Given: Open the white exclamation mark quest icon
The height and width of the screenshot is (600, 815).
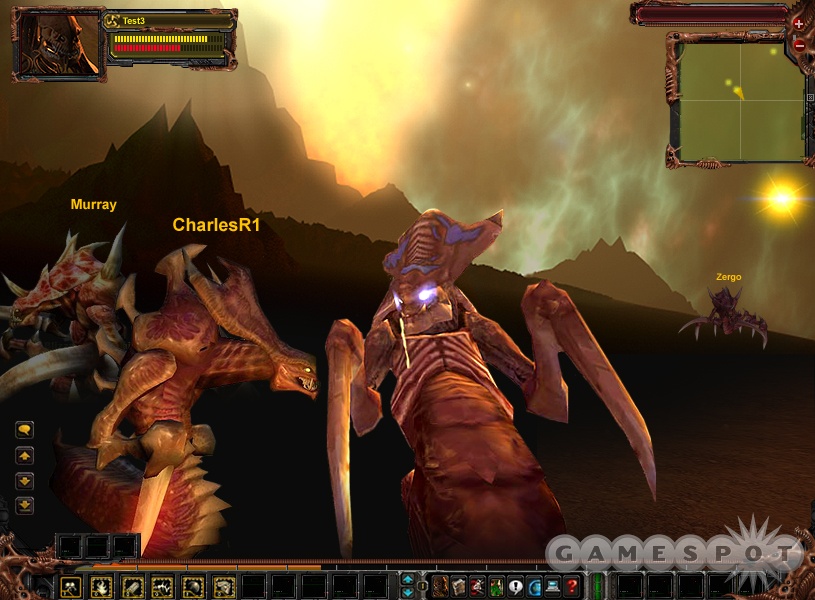Looking at the screenshot, I should coord(516,587).
